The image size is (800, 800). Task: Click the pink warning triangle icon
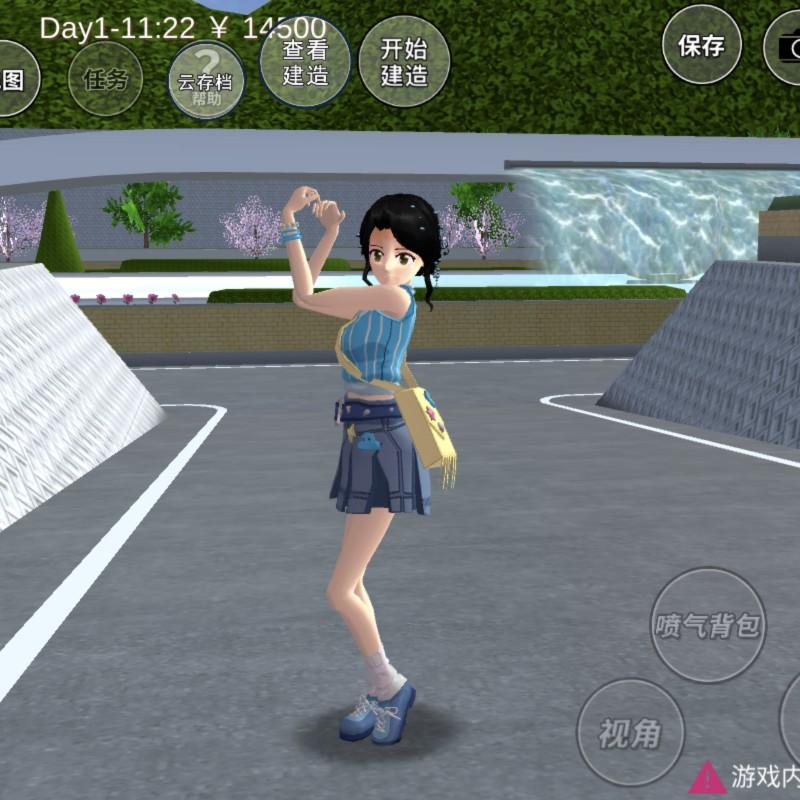pyautogui.click(x=707, y=777)
